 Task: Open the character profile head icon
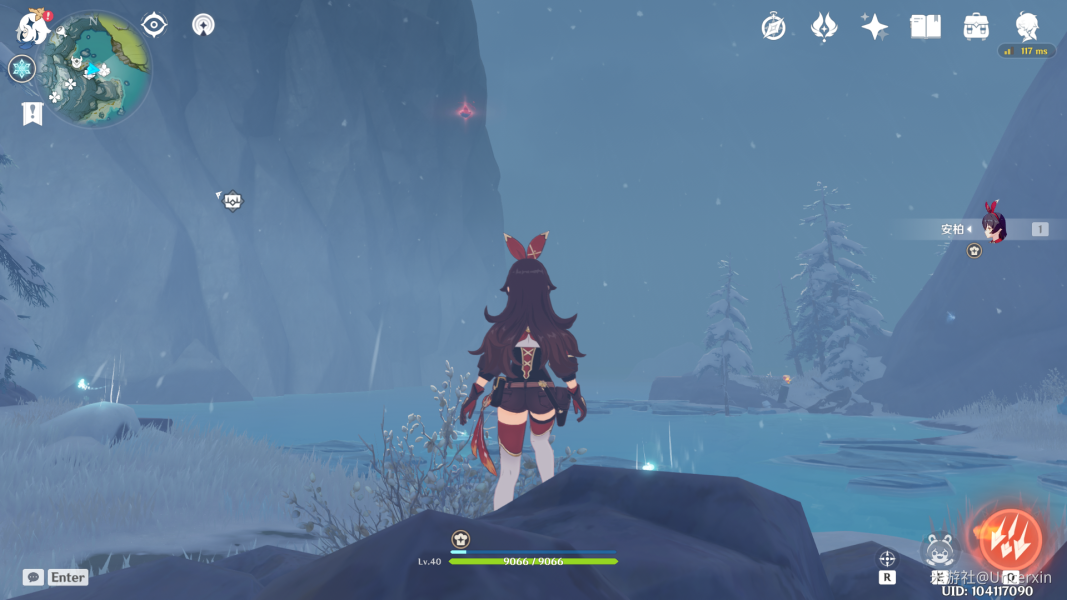coord(1027,26)
